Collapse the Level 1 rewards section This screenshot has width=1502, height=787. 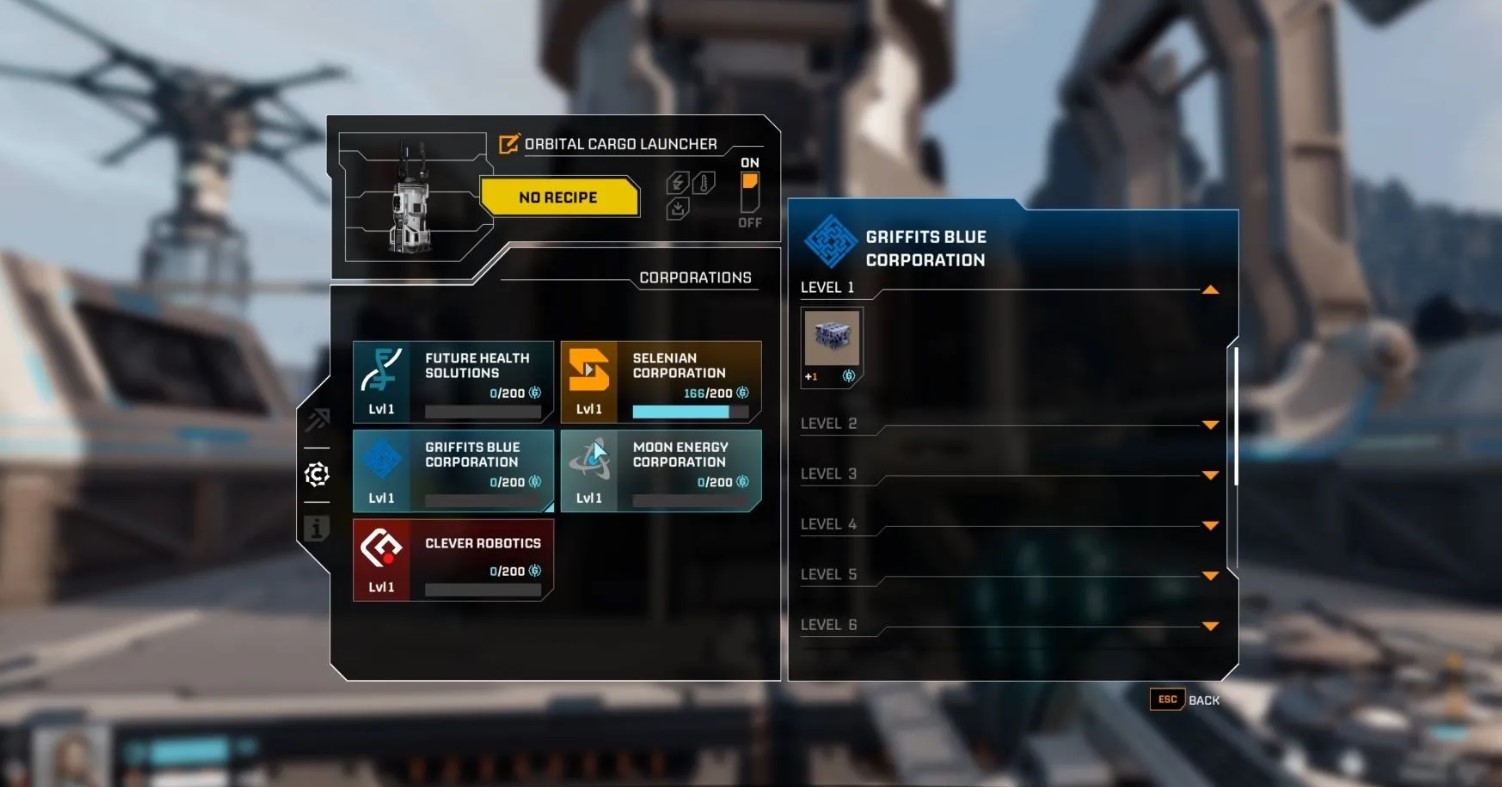click(x=1210, y=290)
